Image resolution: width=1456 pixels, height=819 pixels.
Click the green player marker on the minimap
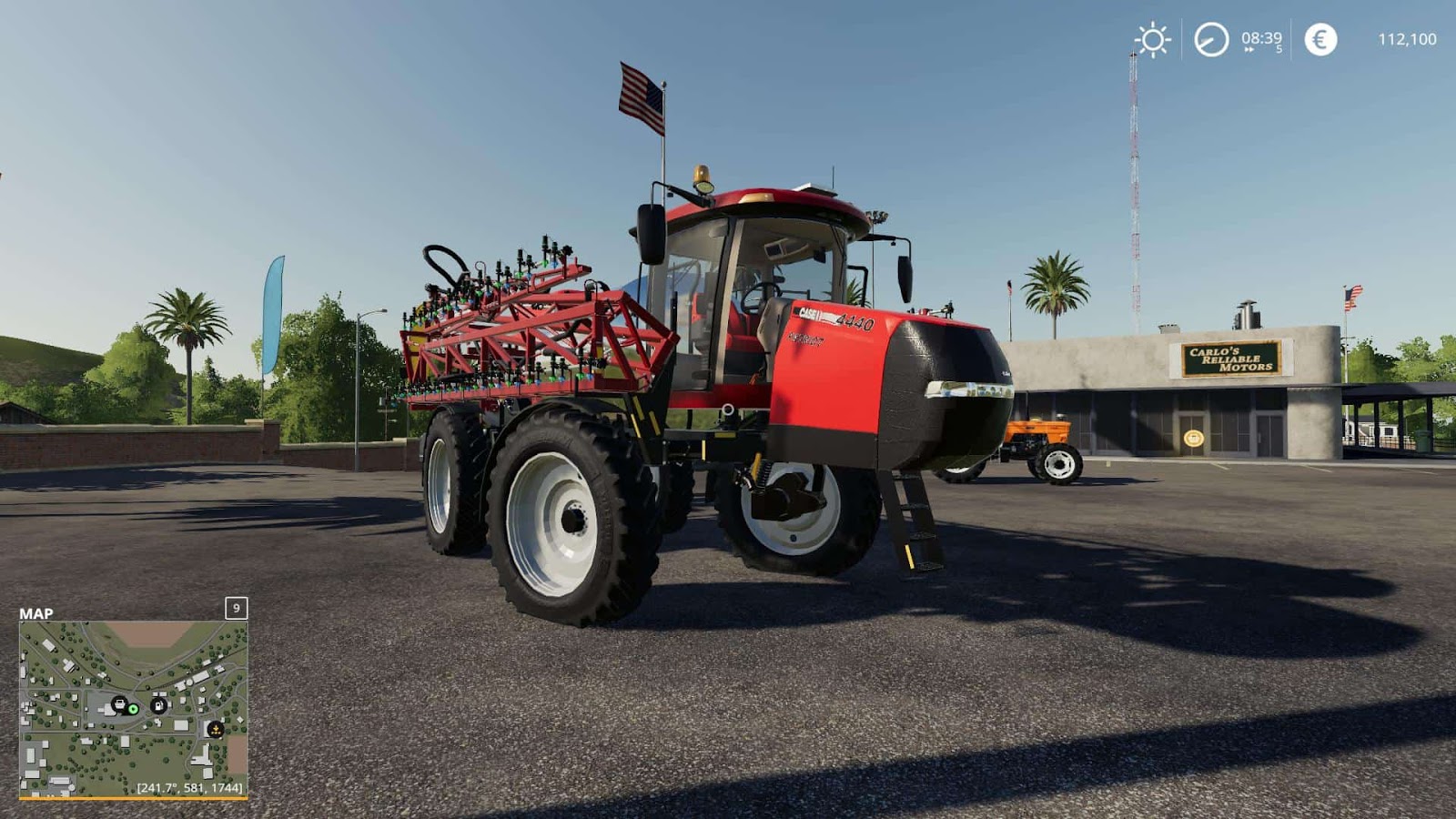pyautogui.click(x=133, y=709)
